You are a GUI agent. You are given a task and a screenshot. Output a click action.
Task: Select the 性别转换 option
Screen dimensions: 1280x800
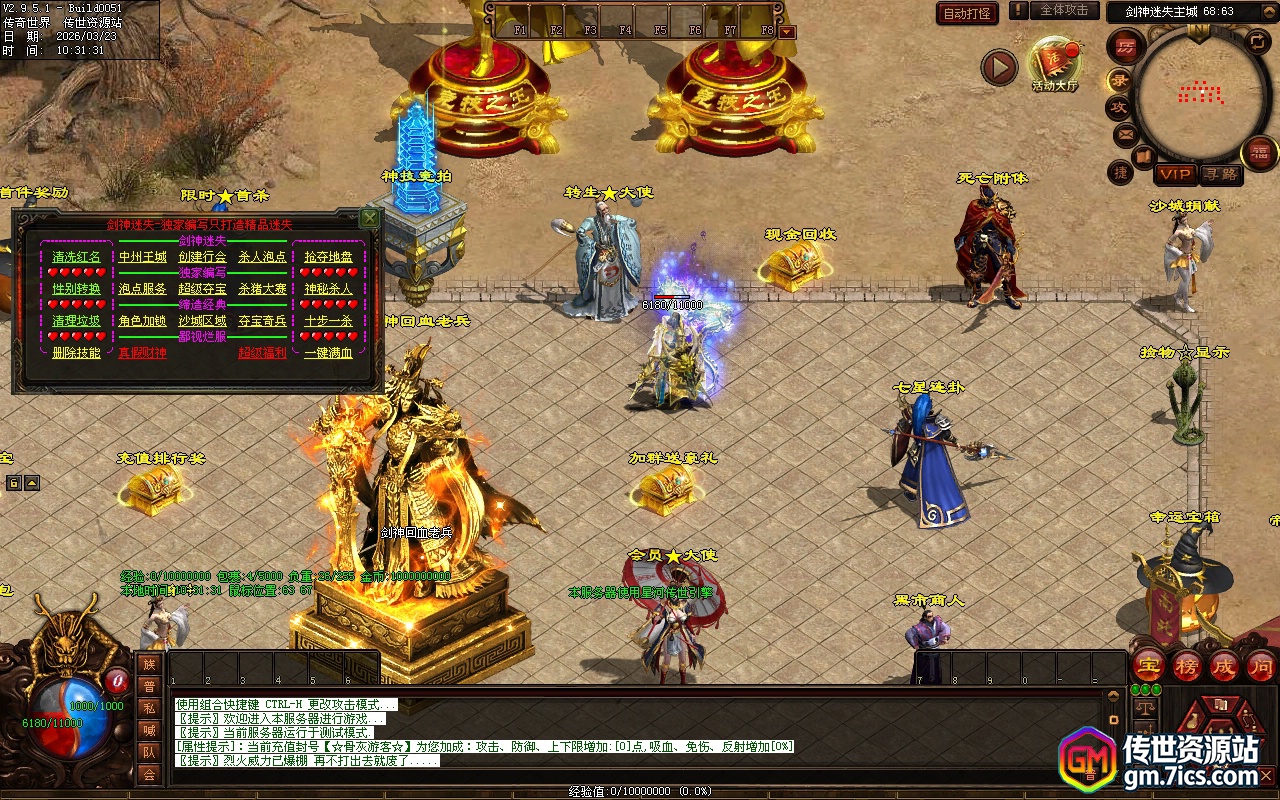click(x=77, y=289)
